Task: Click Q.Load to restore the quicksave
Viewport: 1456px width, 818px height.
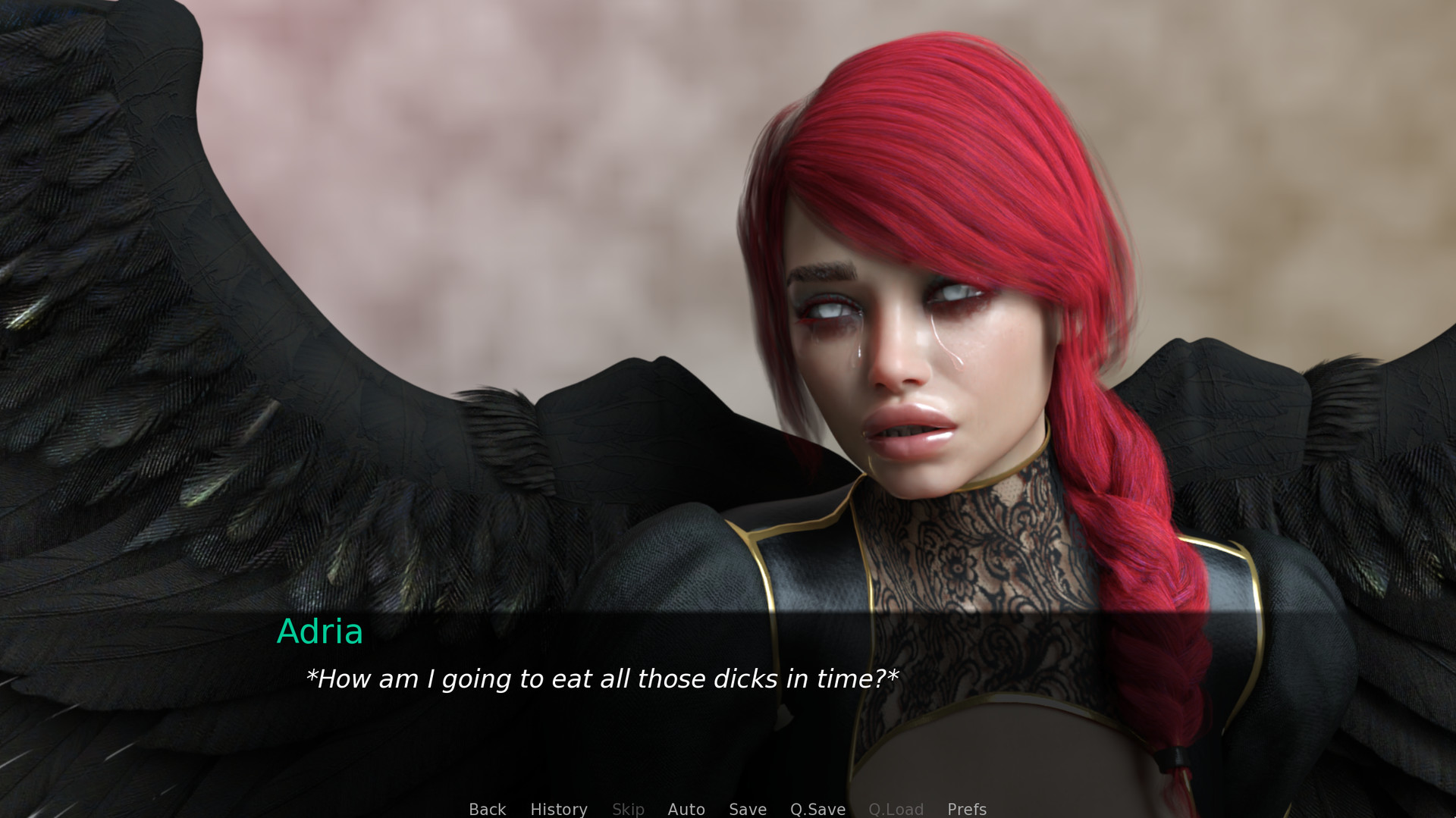Action: click(x=896, y=809)
